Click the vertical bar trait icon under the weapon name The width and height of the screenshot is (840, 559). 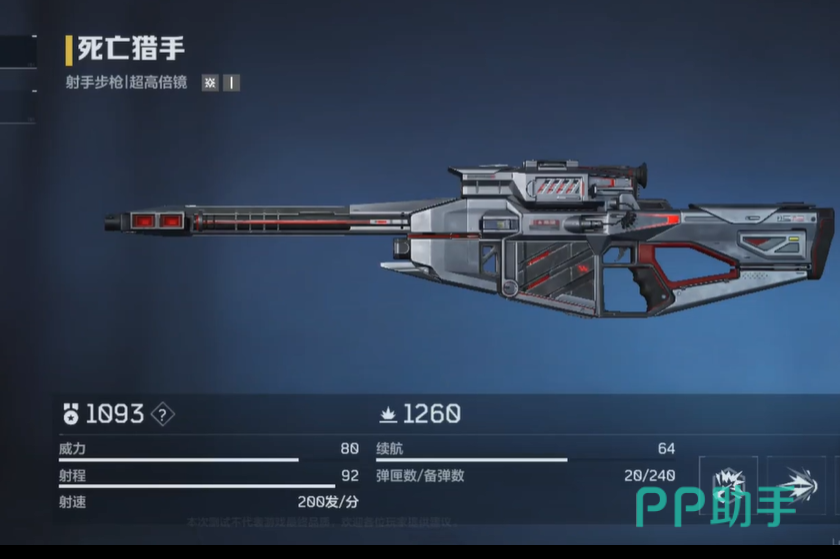(232, 83)
